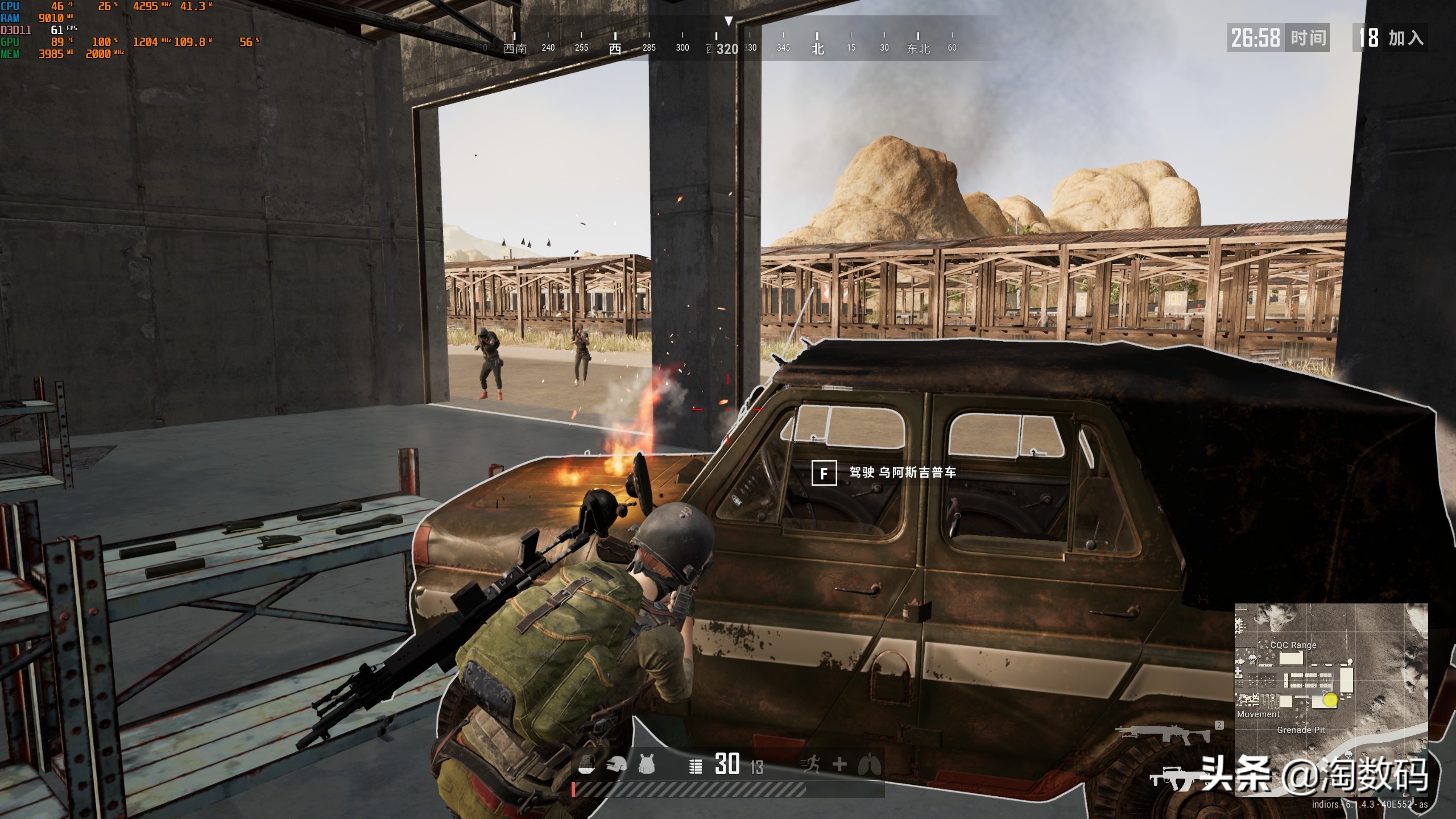The height and width of the screenshot is (819, 1456).
Task: Click the compass heading bar
Action: (x=728, y=43)
